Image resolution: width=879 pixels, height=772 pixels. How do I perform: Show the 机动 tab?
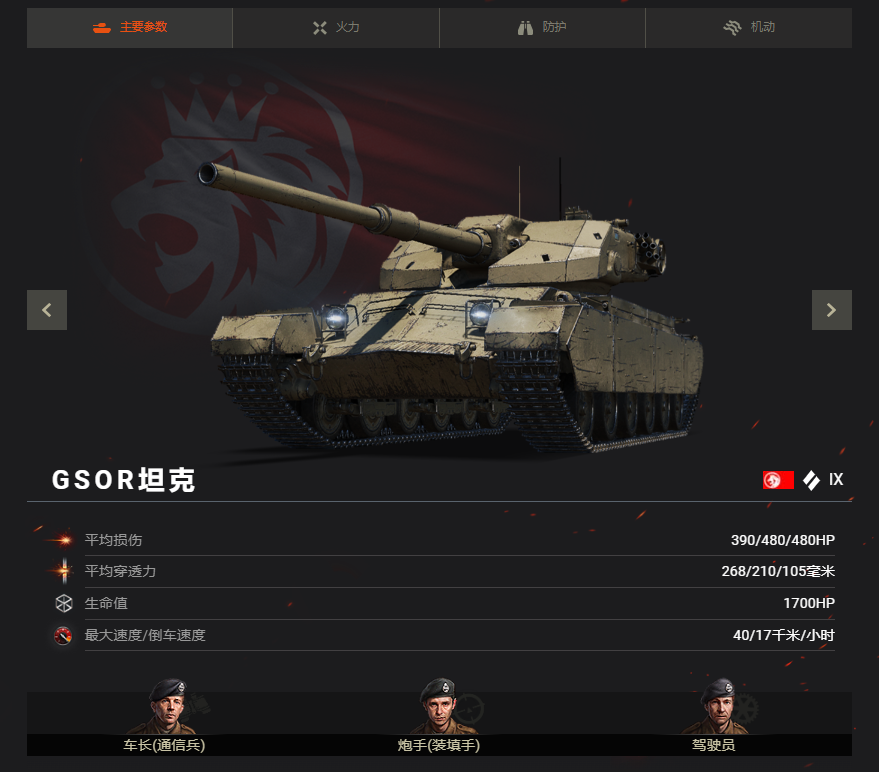[748, 28]
